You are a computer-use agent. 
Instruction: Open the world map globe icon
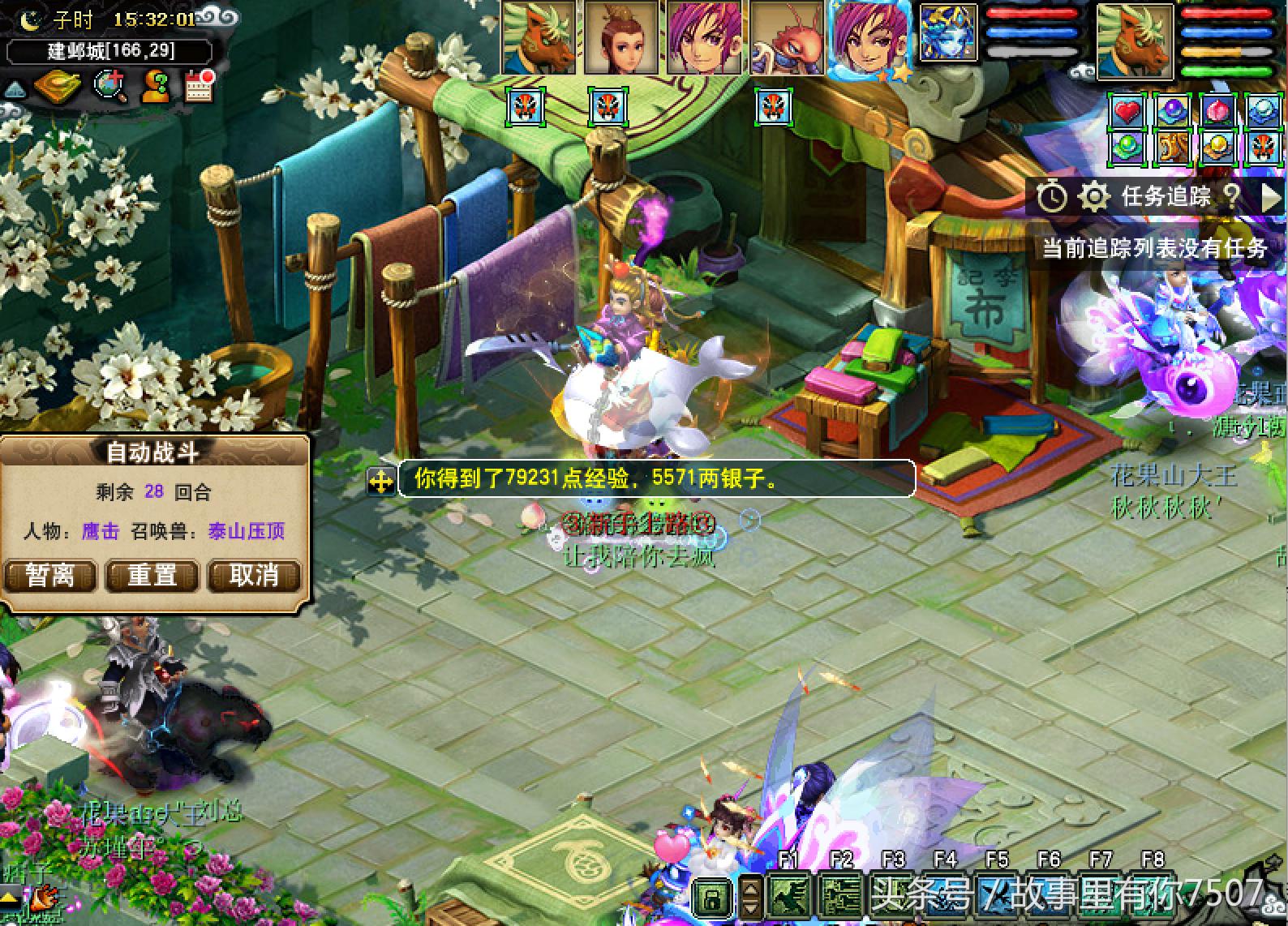[109, 85]
